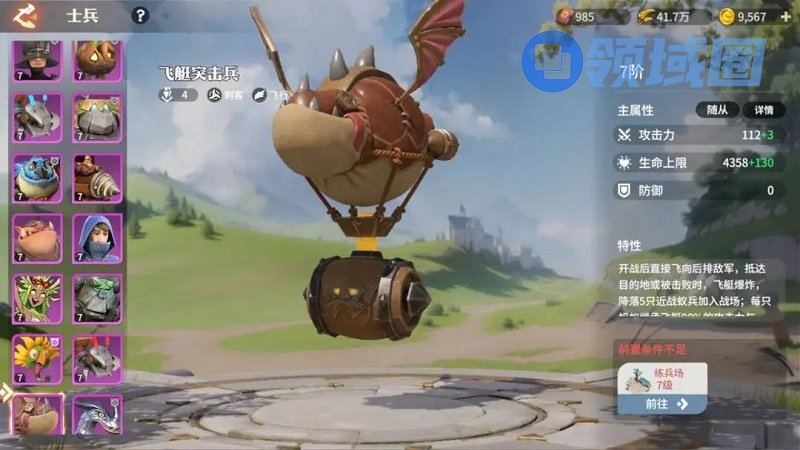Choose the blue-hooded assassin soldier
Screen dimensions: 800x450
point(97,237)
